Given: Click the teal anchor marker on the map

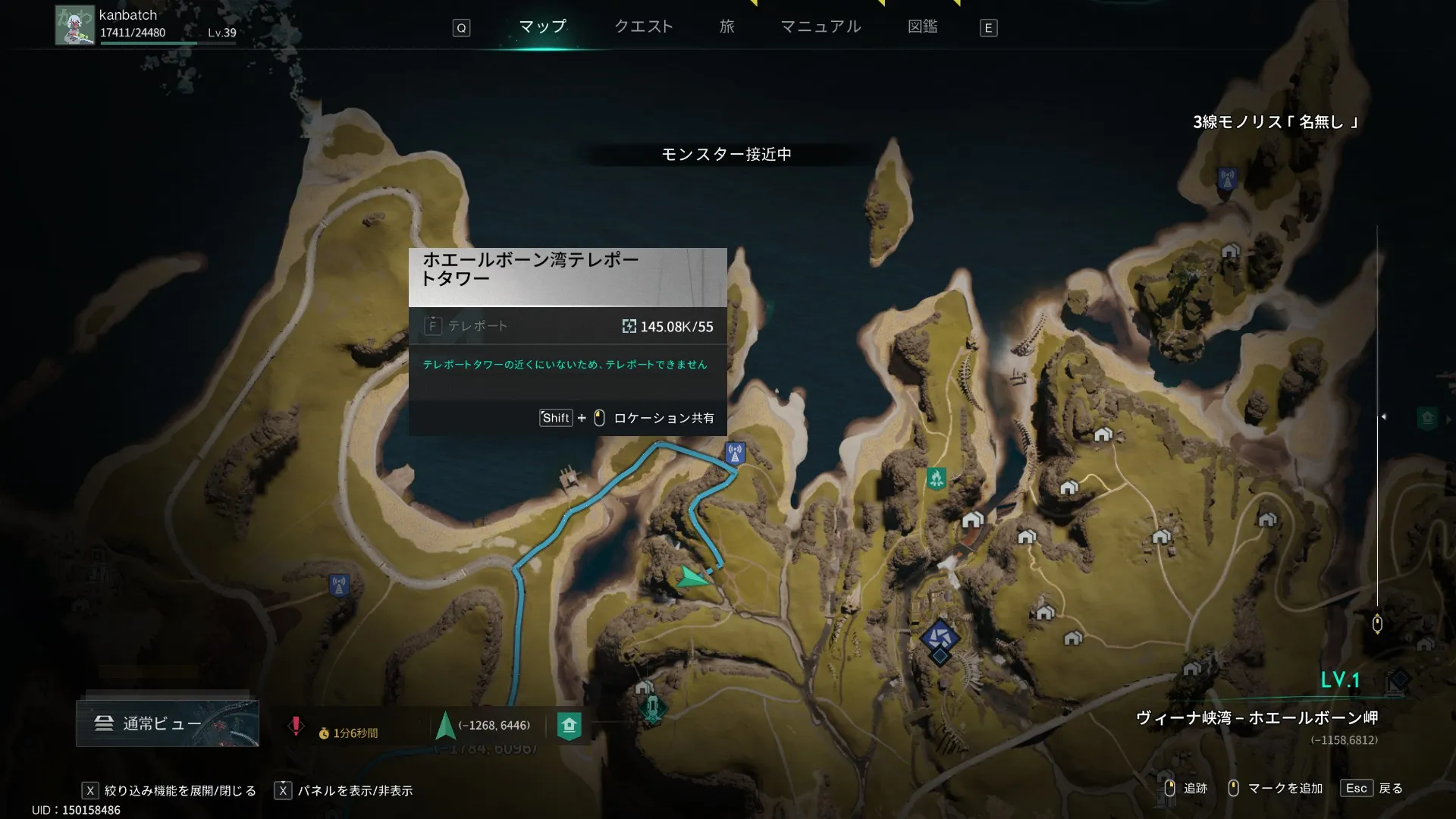Looking at the screenshot, I should coord(652,708).
